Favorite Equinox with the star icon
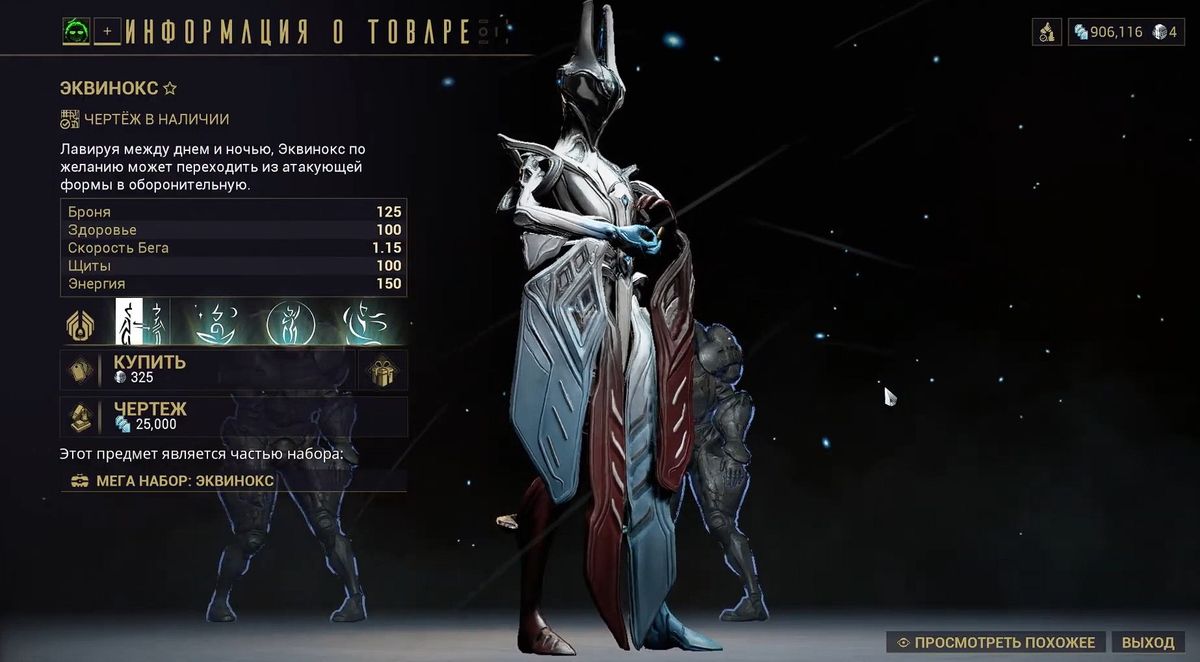This screenshot has width=1200, height=662. tap(170, 88)
